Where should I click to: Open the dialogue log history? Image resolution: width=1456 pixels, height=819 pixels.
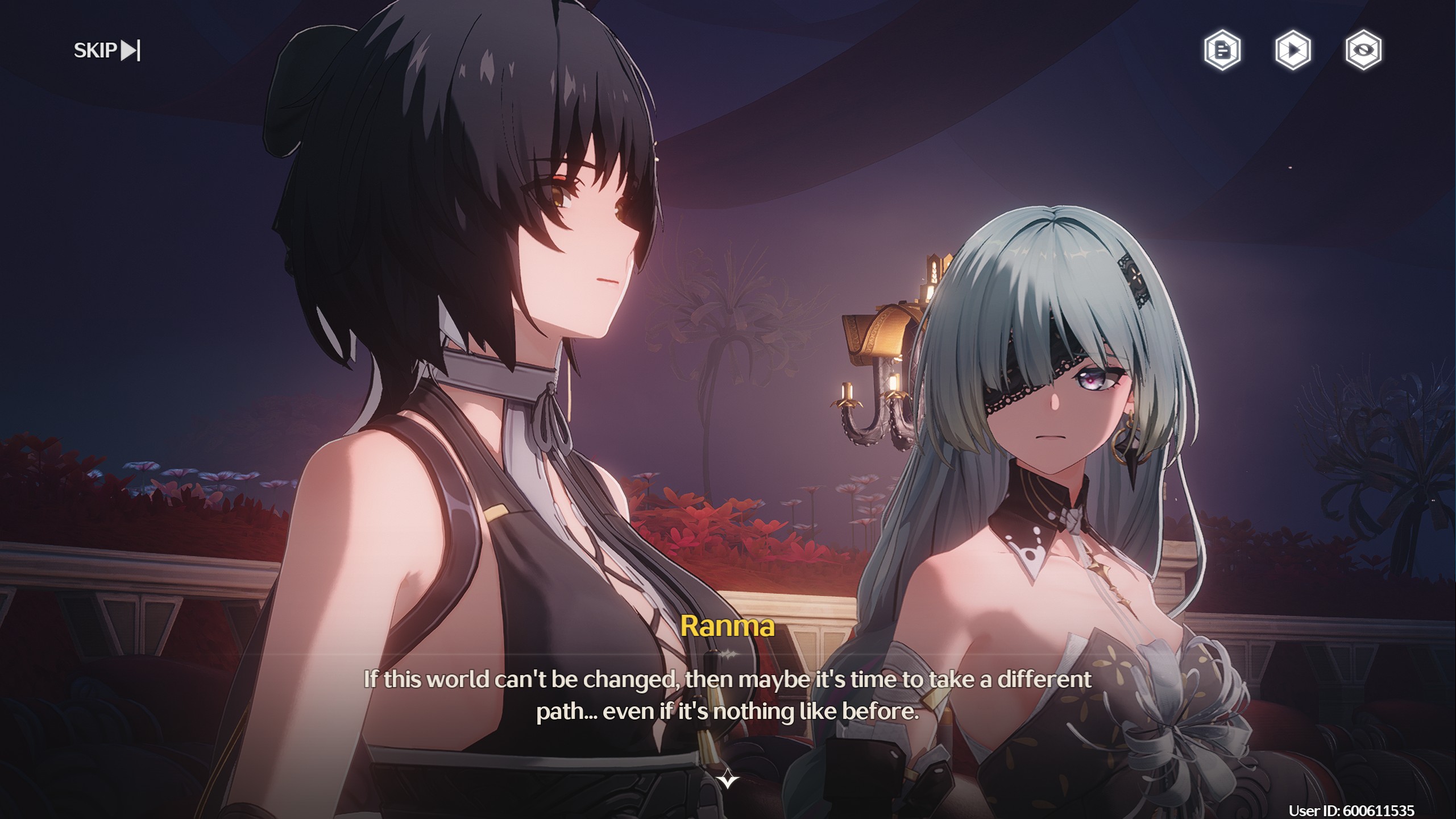[1222, 51]
